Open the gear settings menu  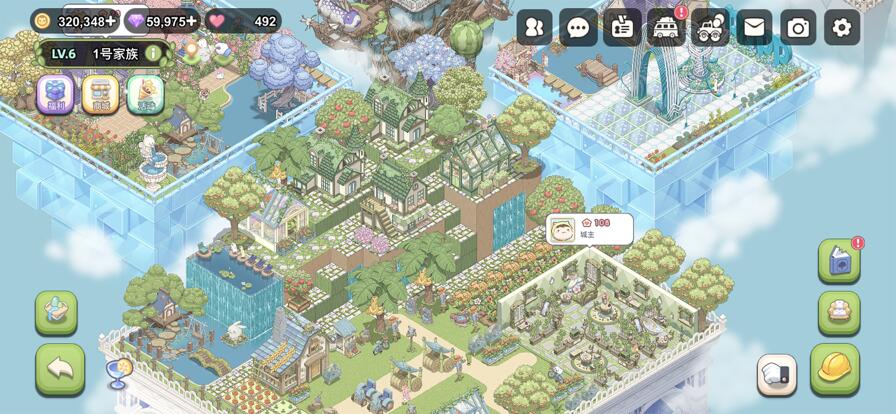[842, 27]
